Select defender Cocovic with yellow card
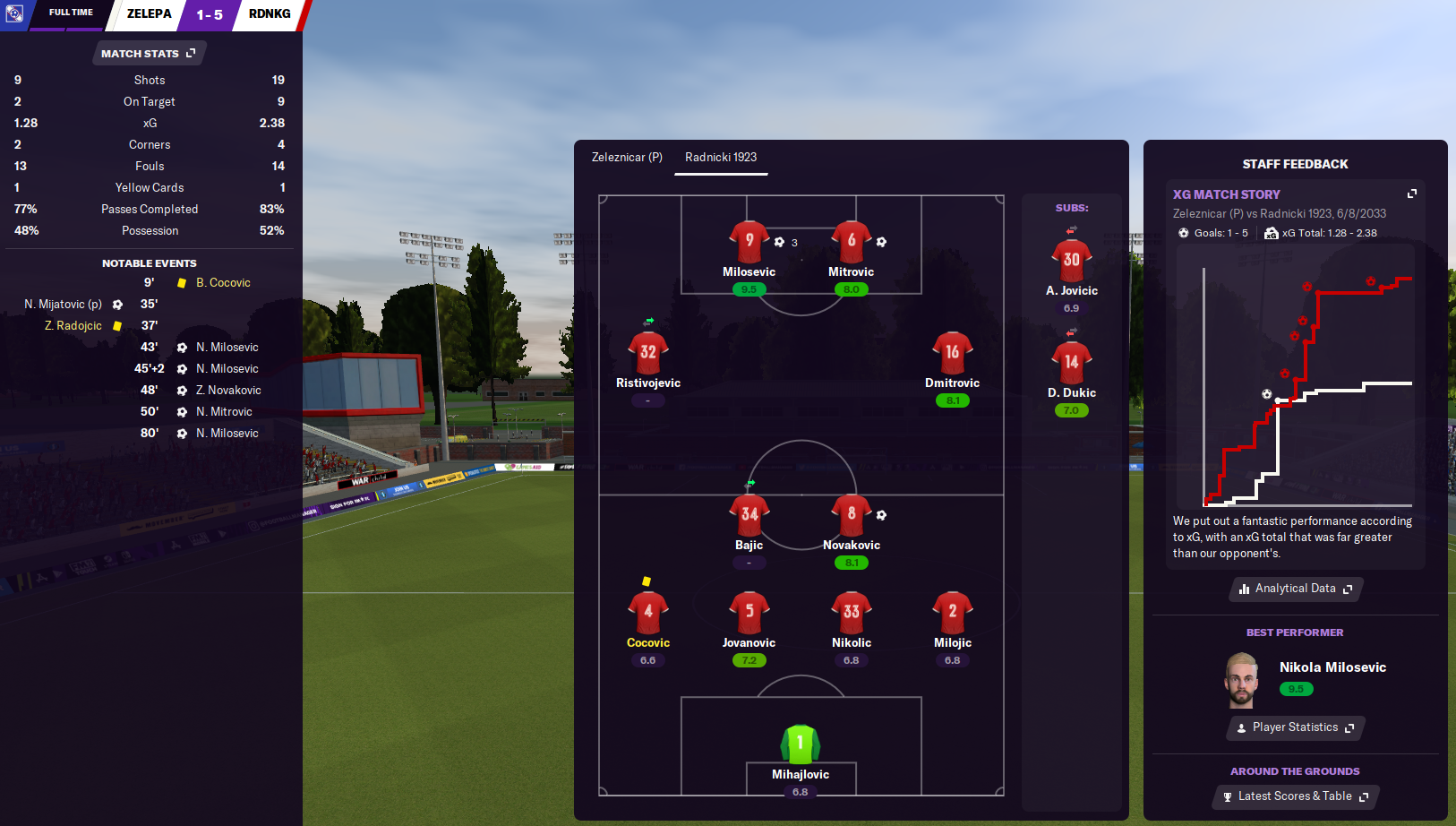Viewport: 1456px width, 826px height. (x=648, y=613)
